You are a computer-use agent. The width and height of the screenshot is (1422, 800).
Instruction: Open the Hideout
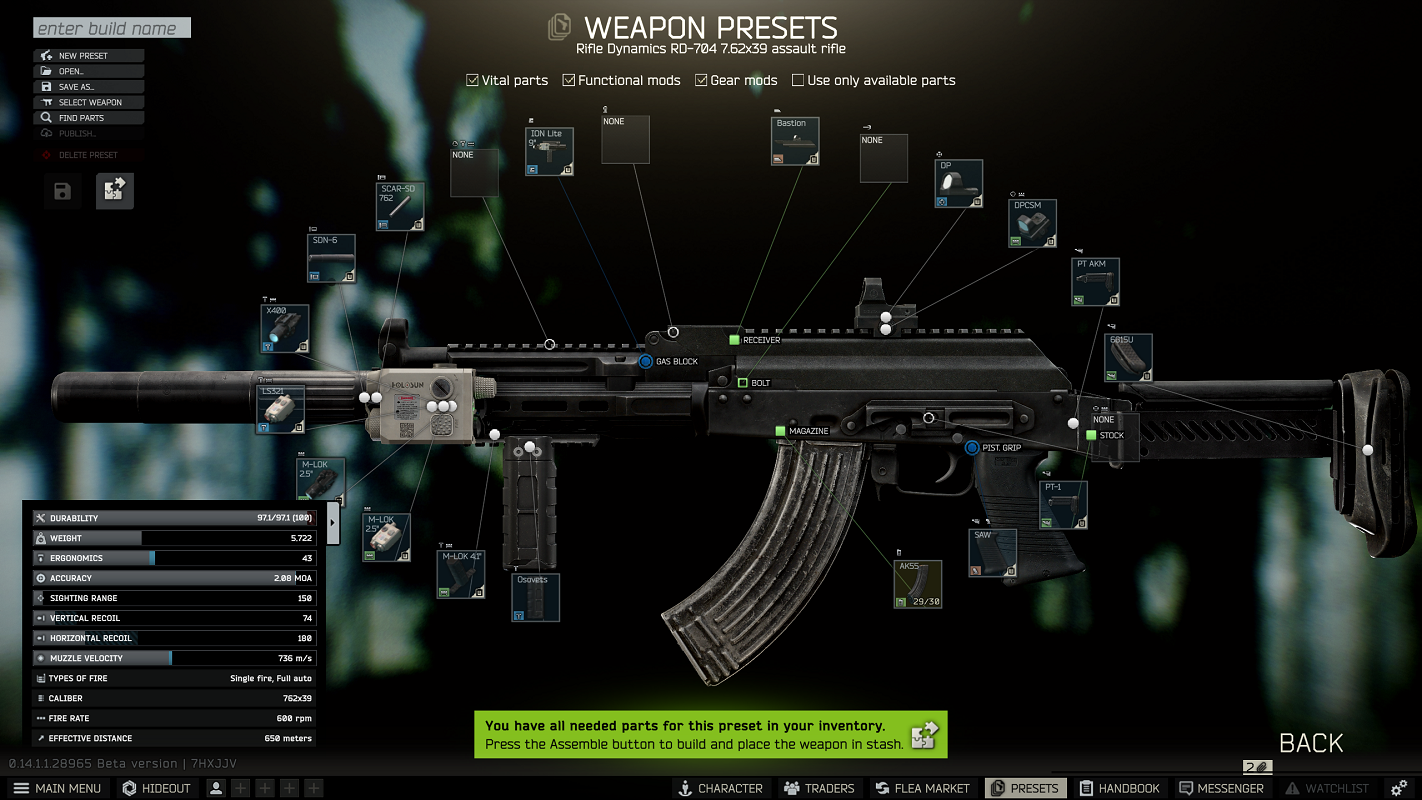[156, 788]
